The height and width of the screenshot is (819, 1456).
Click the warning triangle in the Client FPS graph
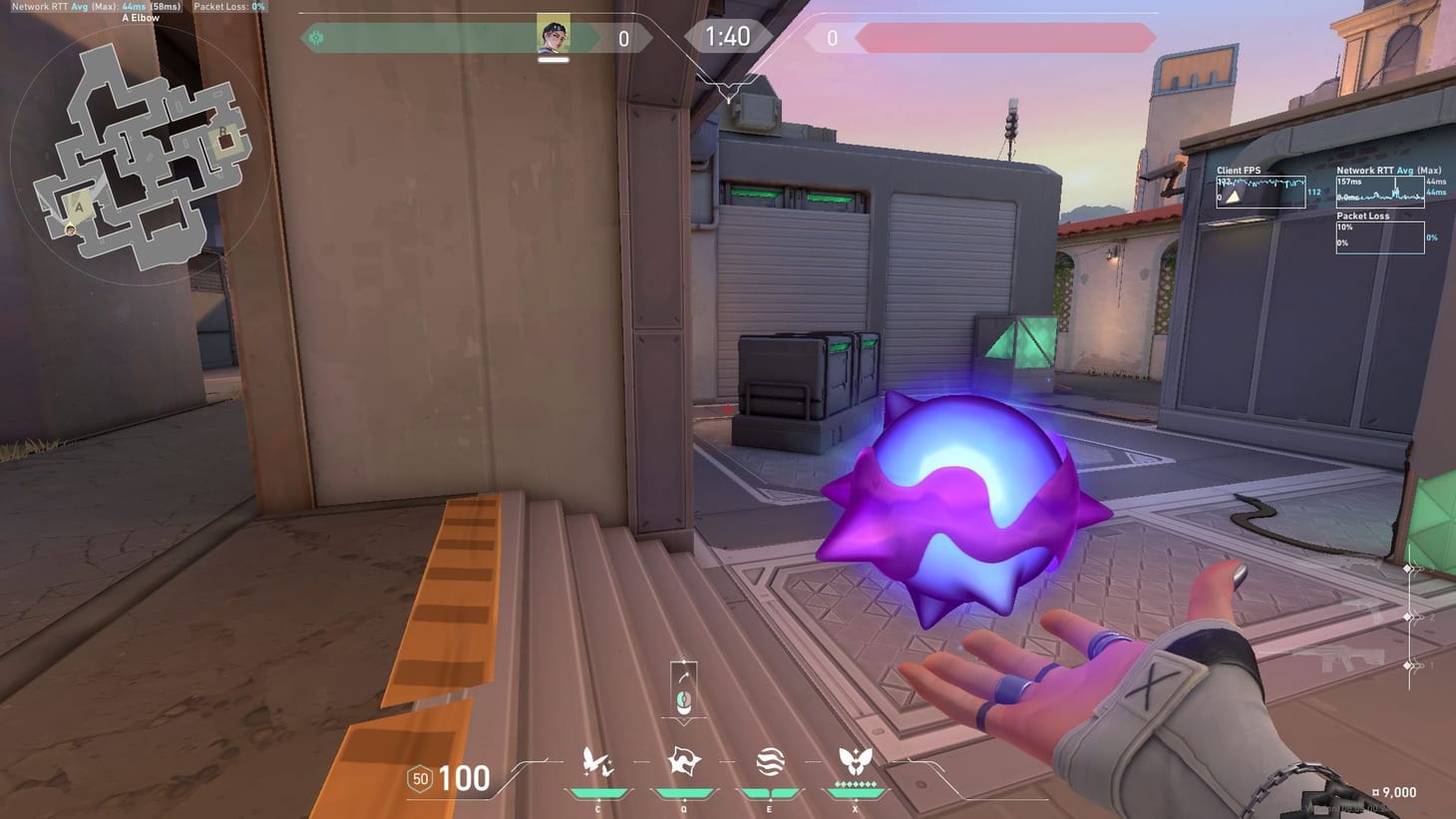[1234, 197]
